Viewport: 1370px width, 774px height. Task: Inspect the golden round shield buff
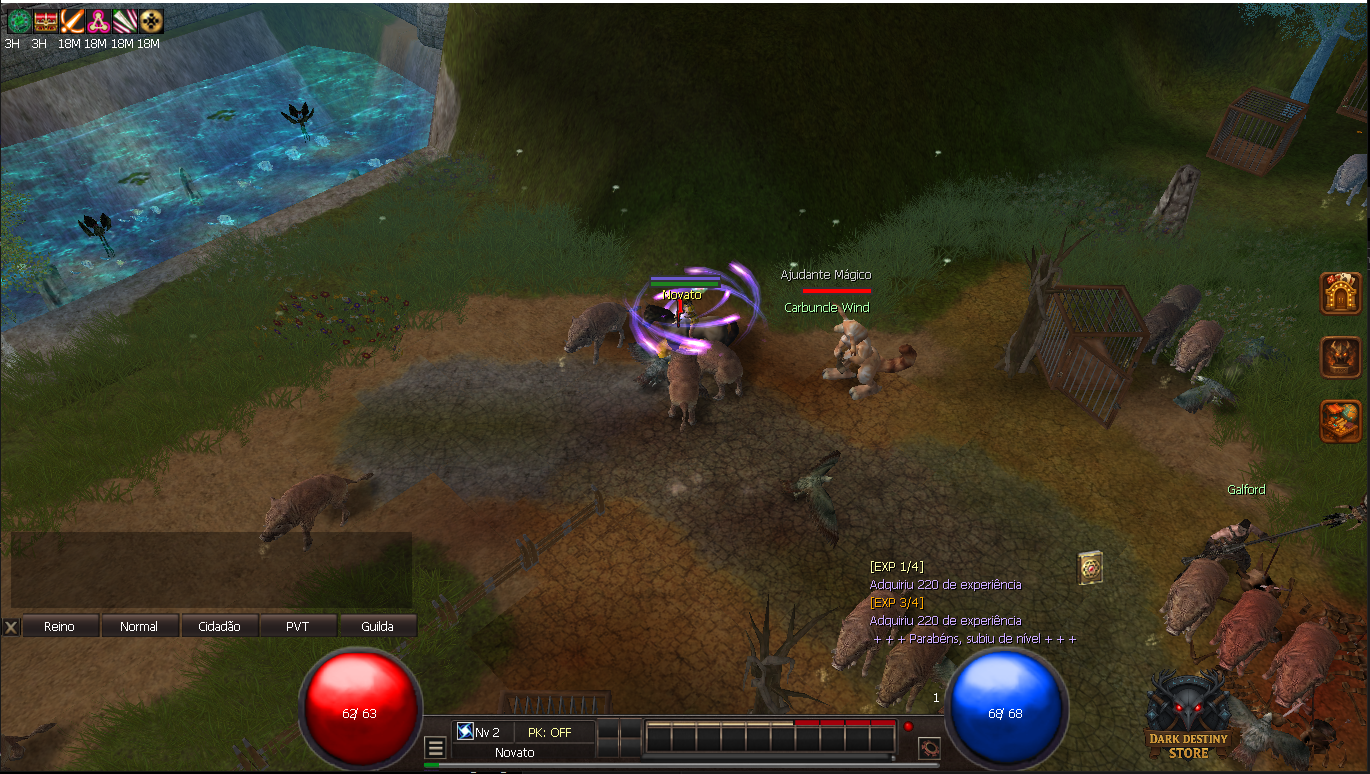[x=150, y=21]
